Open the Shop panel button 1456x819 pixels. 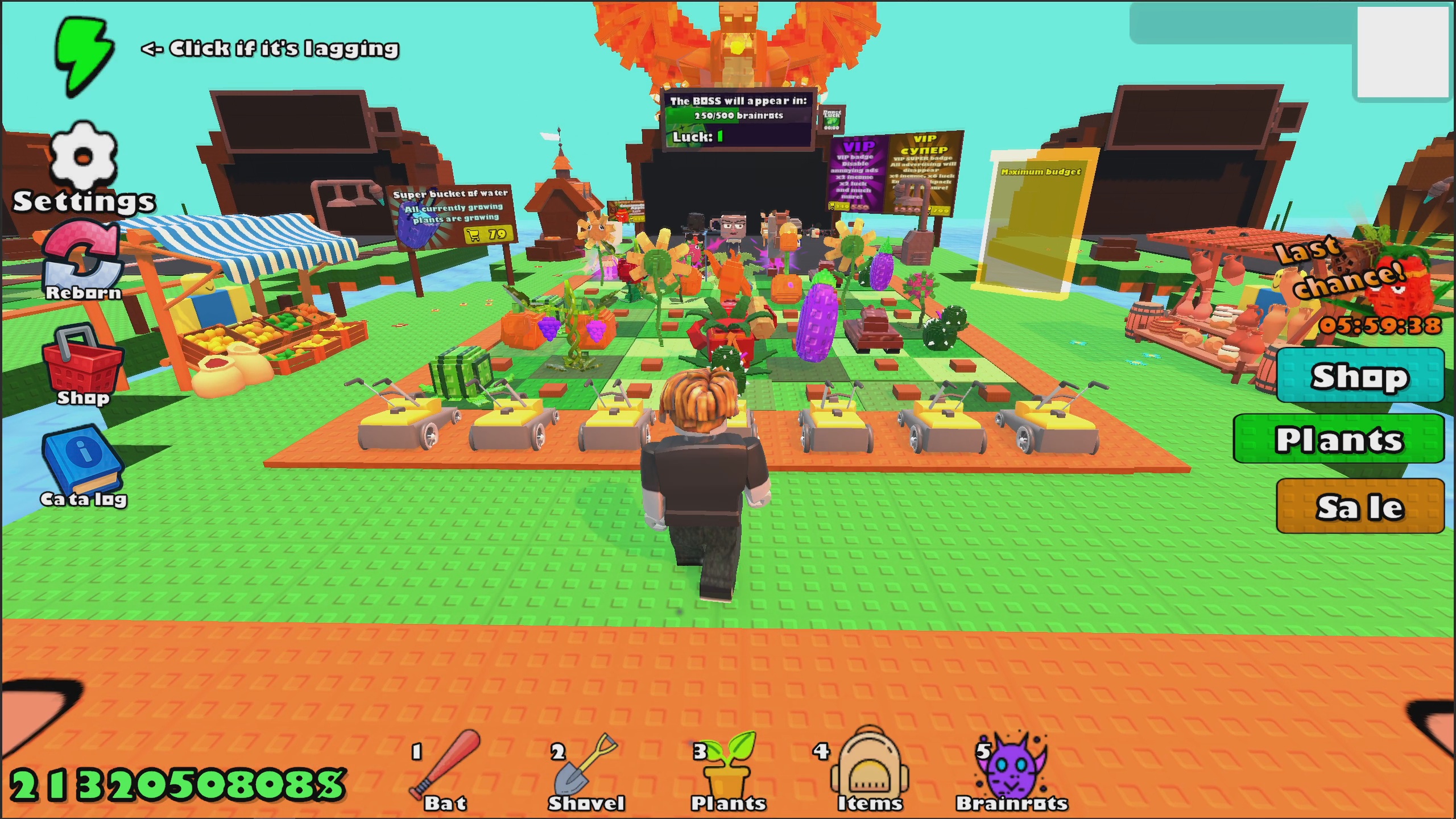(1359, 375)
